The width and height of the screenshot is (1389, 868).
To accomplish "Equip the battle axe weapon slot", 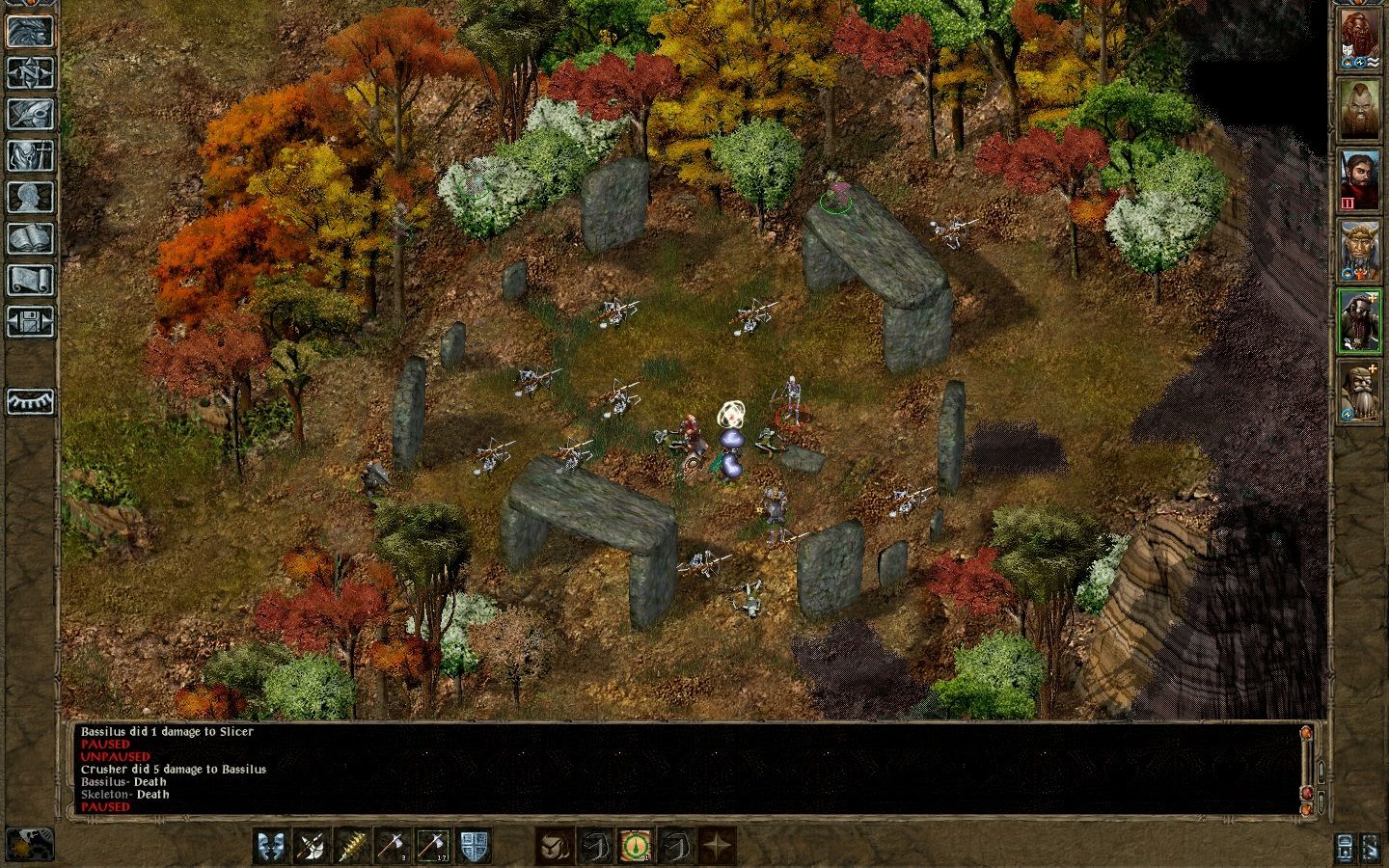I will coord(312,847).
